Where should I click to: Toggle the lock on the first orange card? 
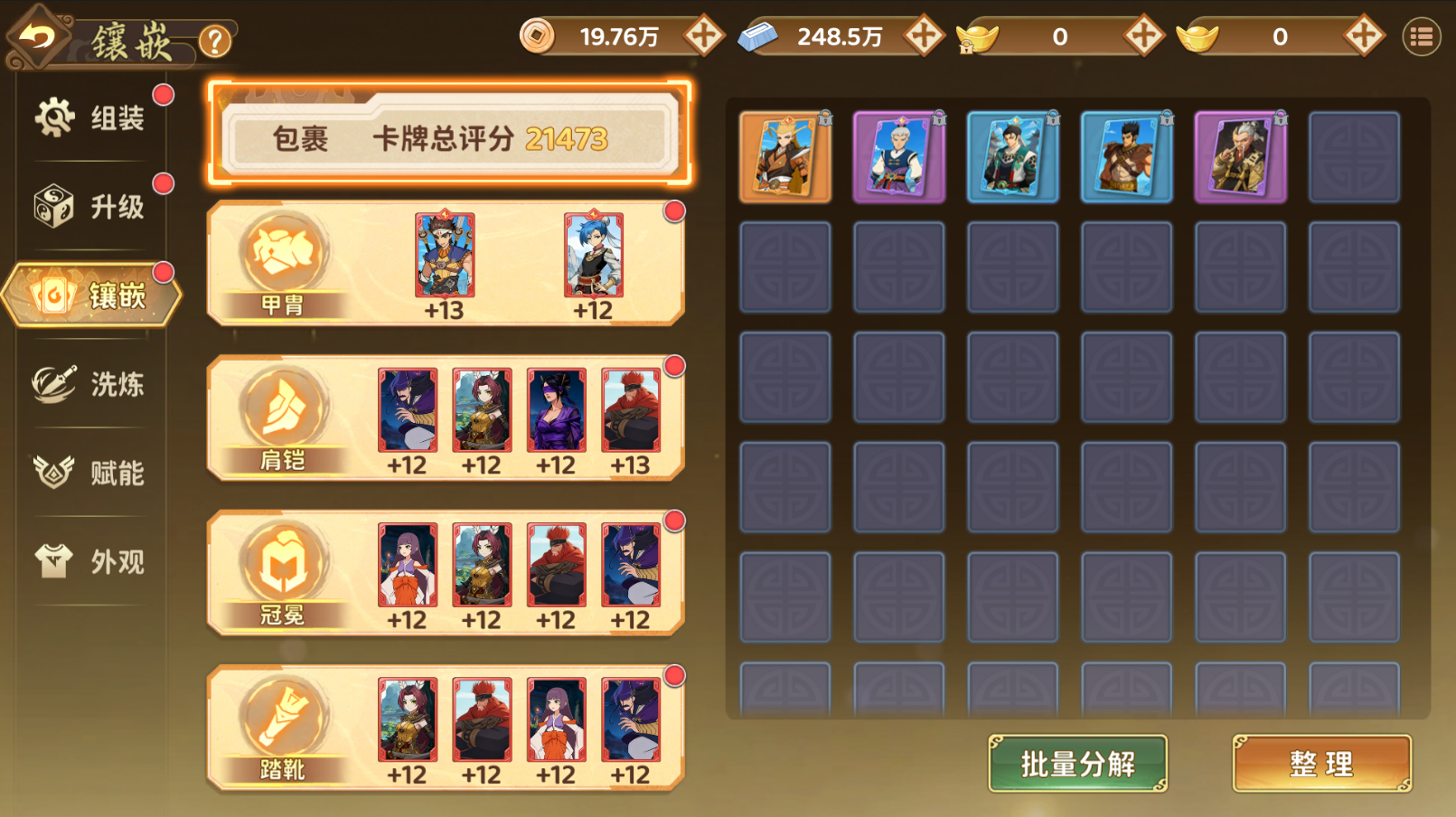pos(824,117)
